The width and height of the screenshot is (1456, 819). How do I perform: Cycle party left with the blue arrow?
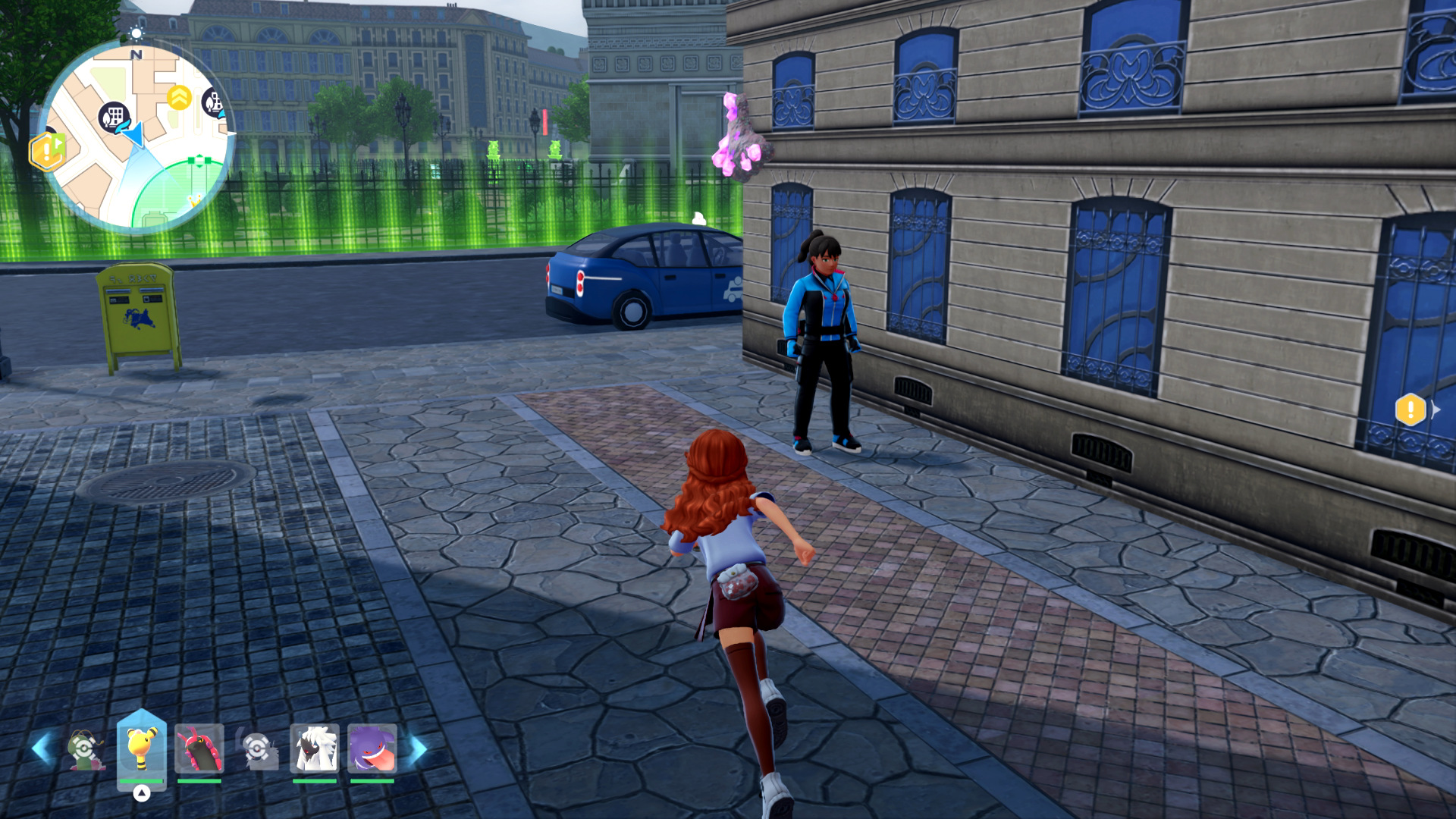[42, 748]
